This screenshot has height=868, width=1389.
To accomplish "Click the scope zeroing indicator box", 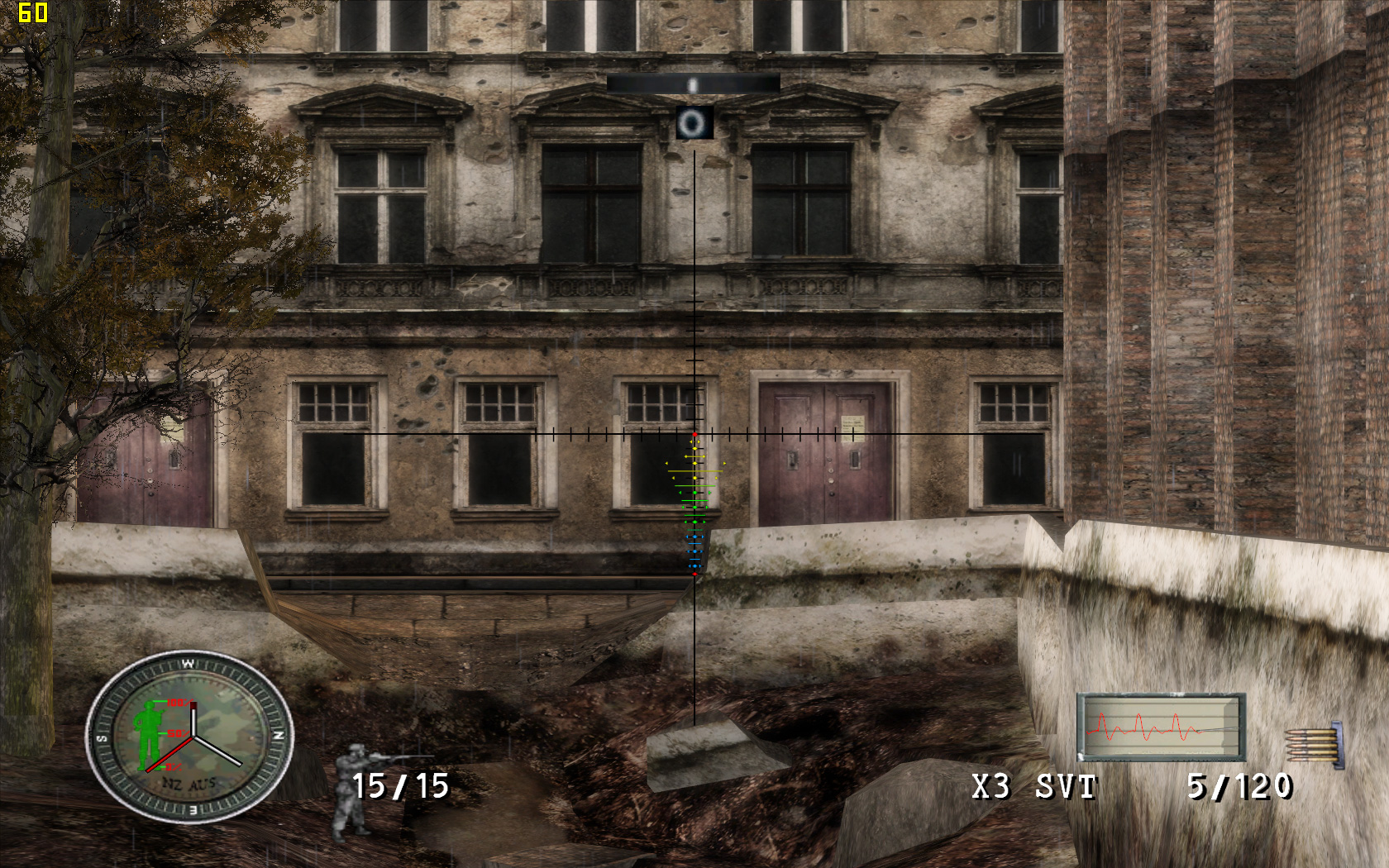I will click(x=694, y=123).
